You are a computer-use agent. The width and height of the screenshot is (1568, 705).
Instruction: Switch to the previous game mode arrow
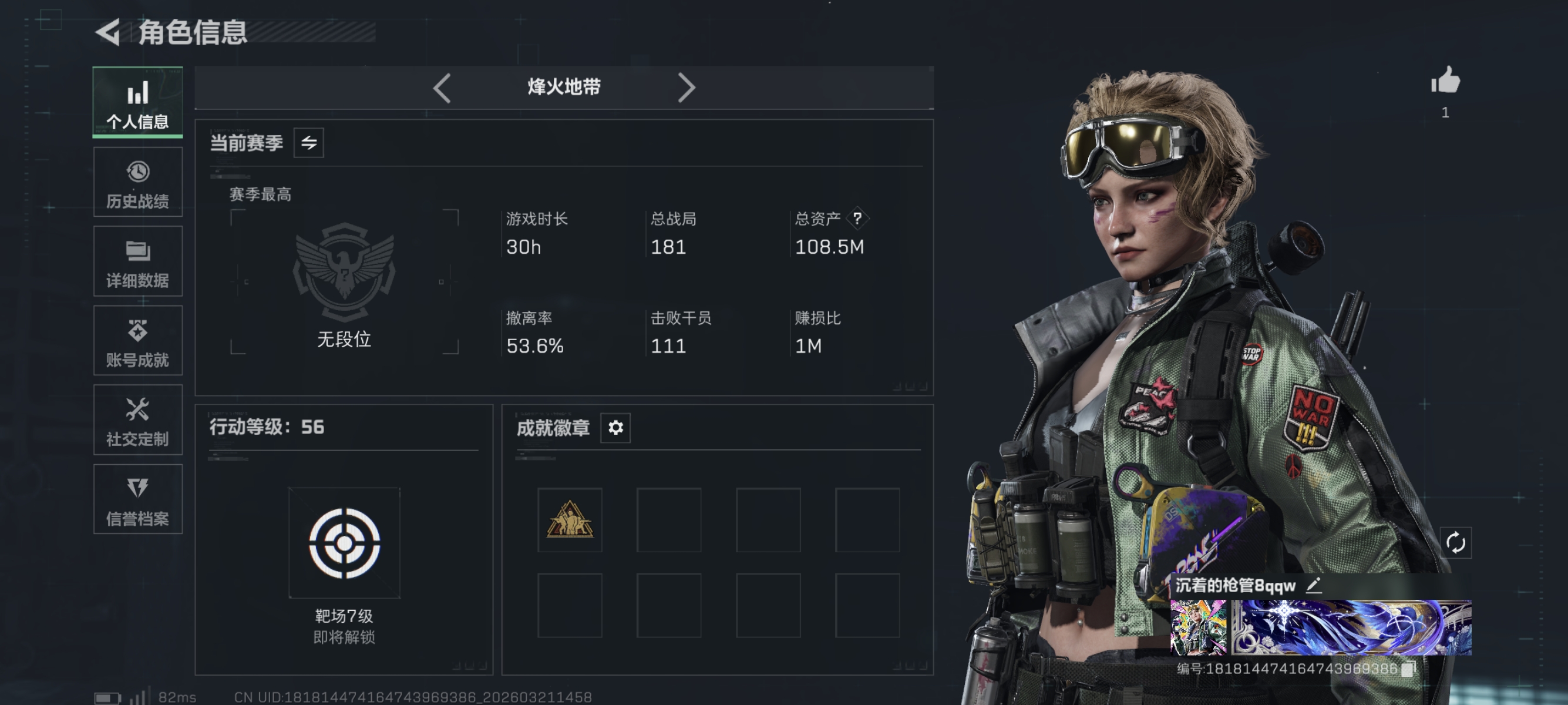443,88
